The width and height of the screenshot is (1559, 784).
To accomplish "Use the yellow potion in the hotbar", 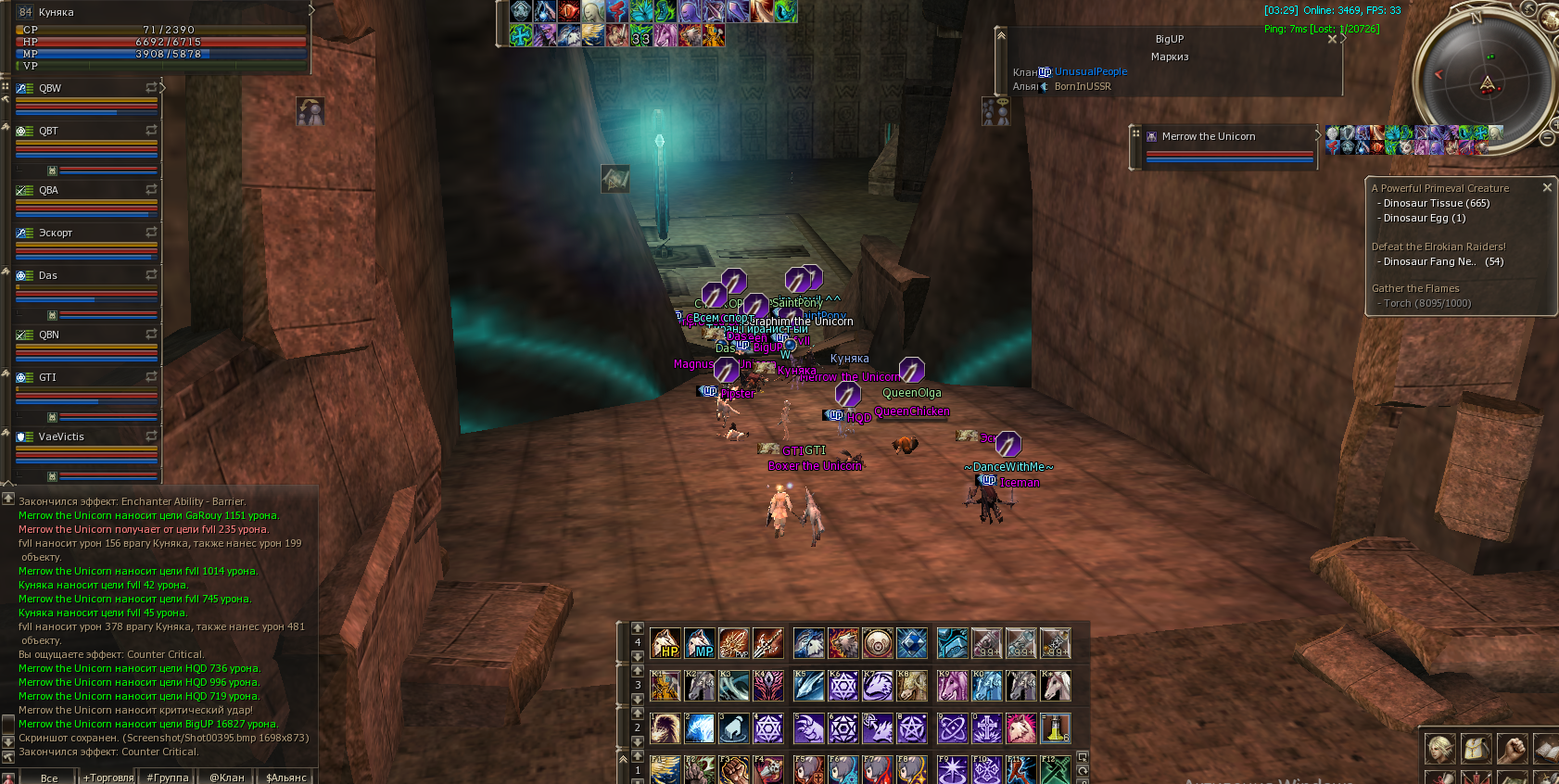I will [1055, 728].
